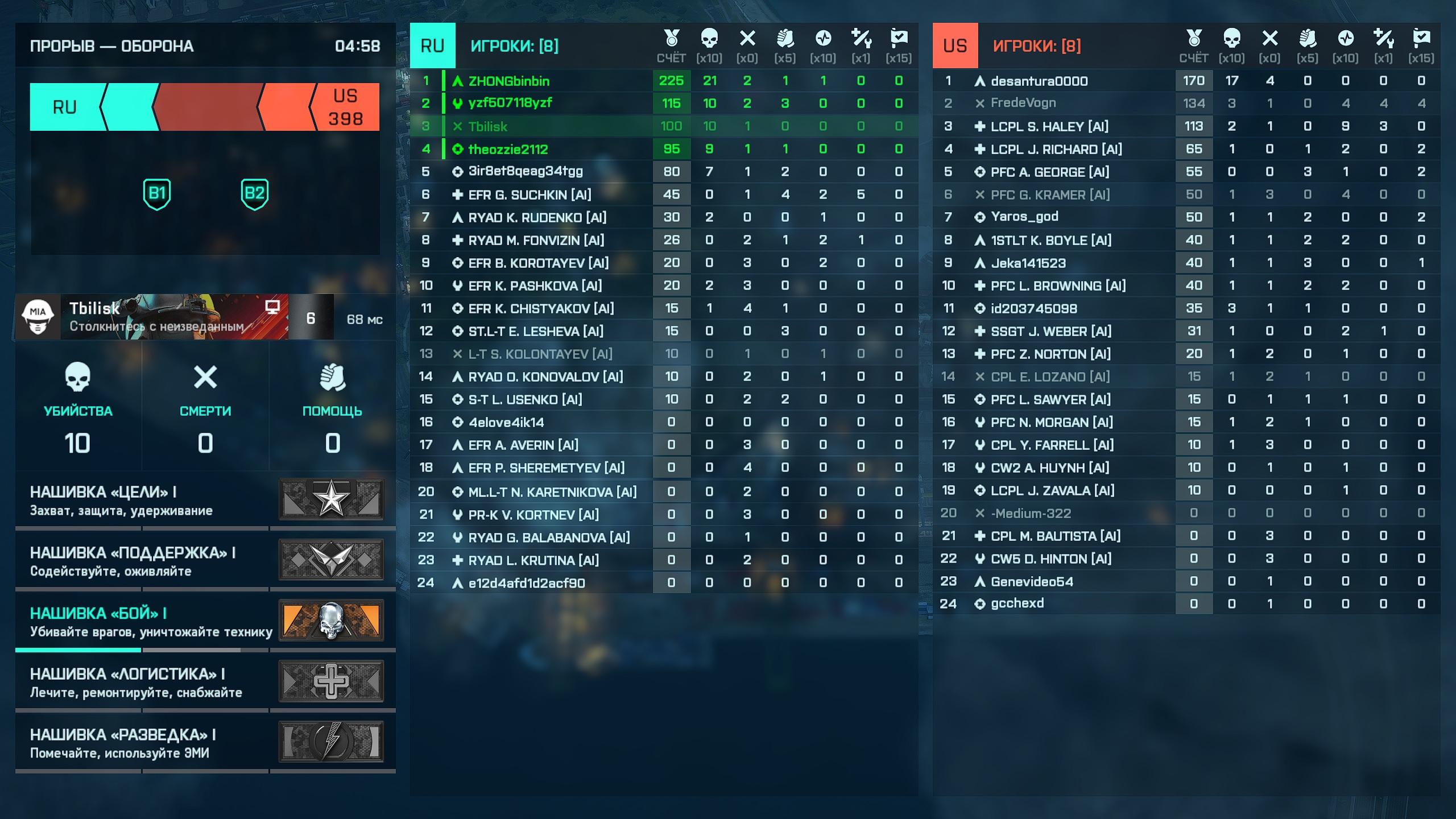Select FredeVogn in the US list
The height and width of the screenshot is (819, 1456).
click(x=1023, y=104)
